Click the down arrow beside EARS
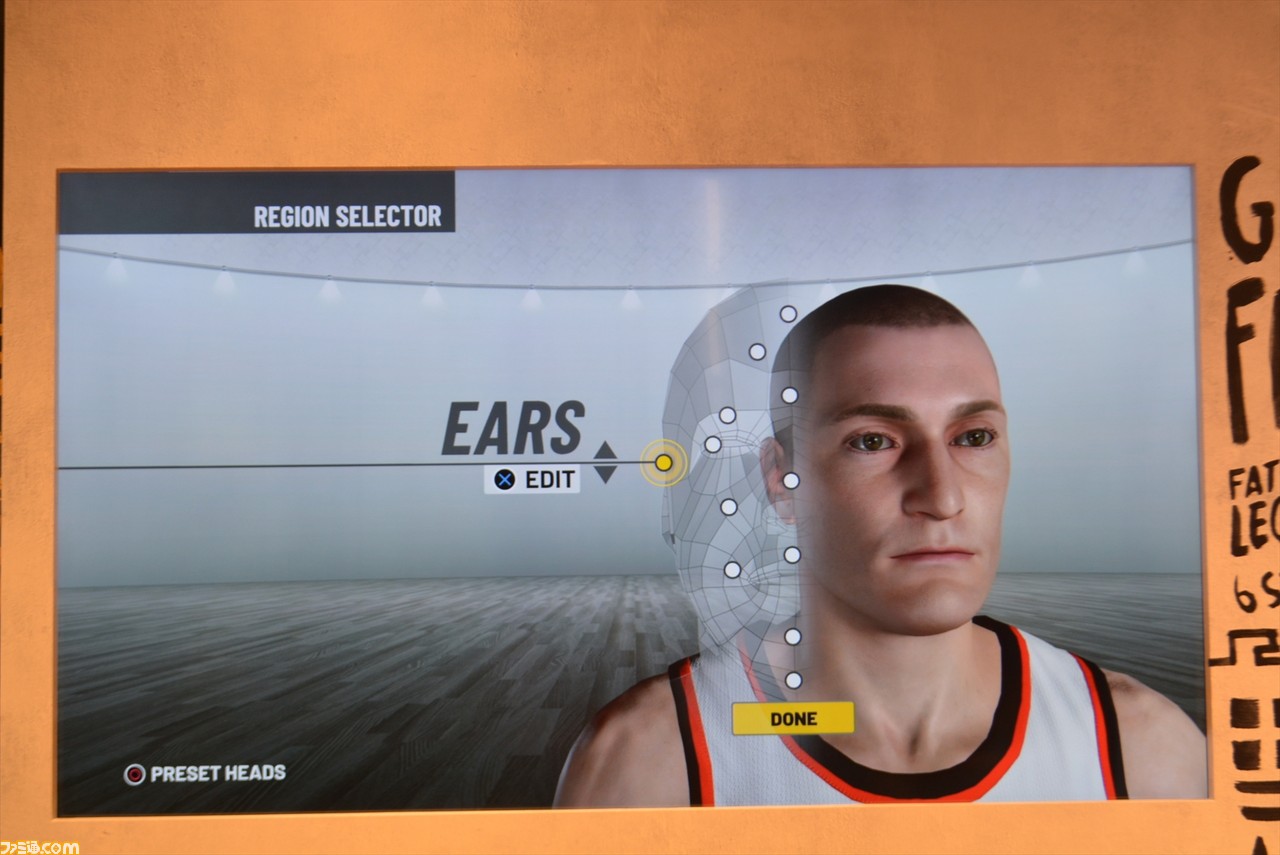1280x855 pixels. click(605, 474)
